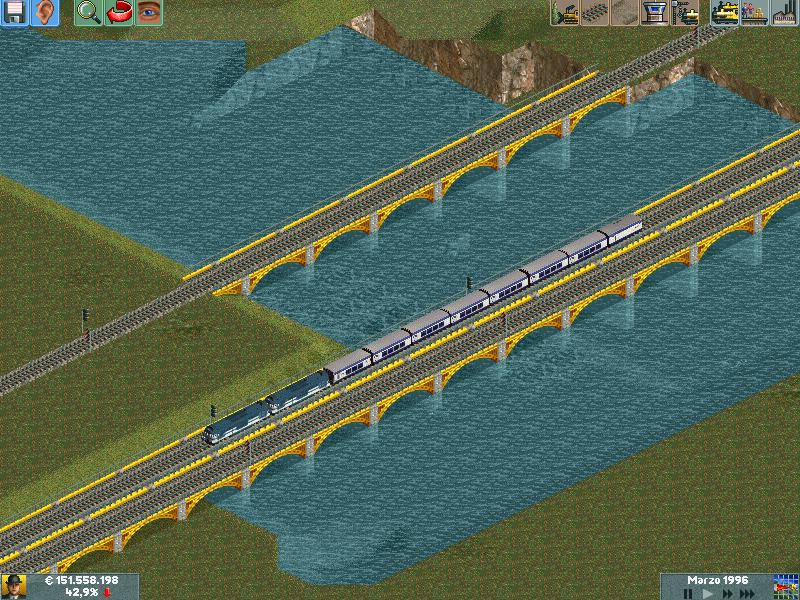Set game to normal speed

pos(706,593)
